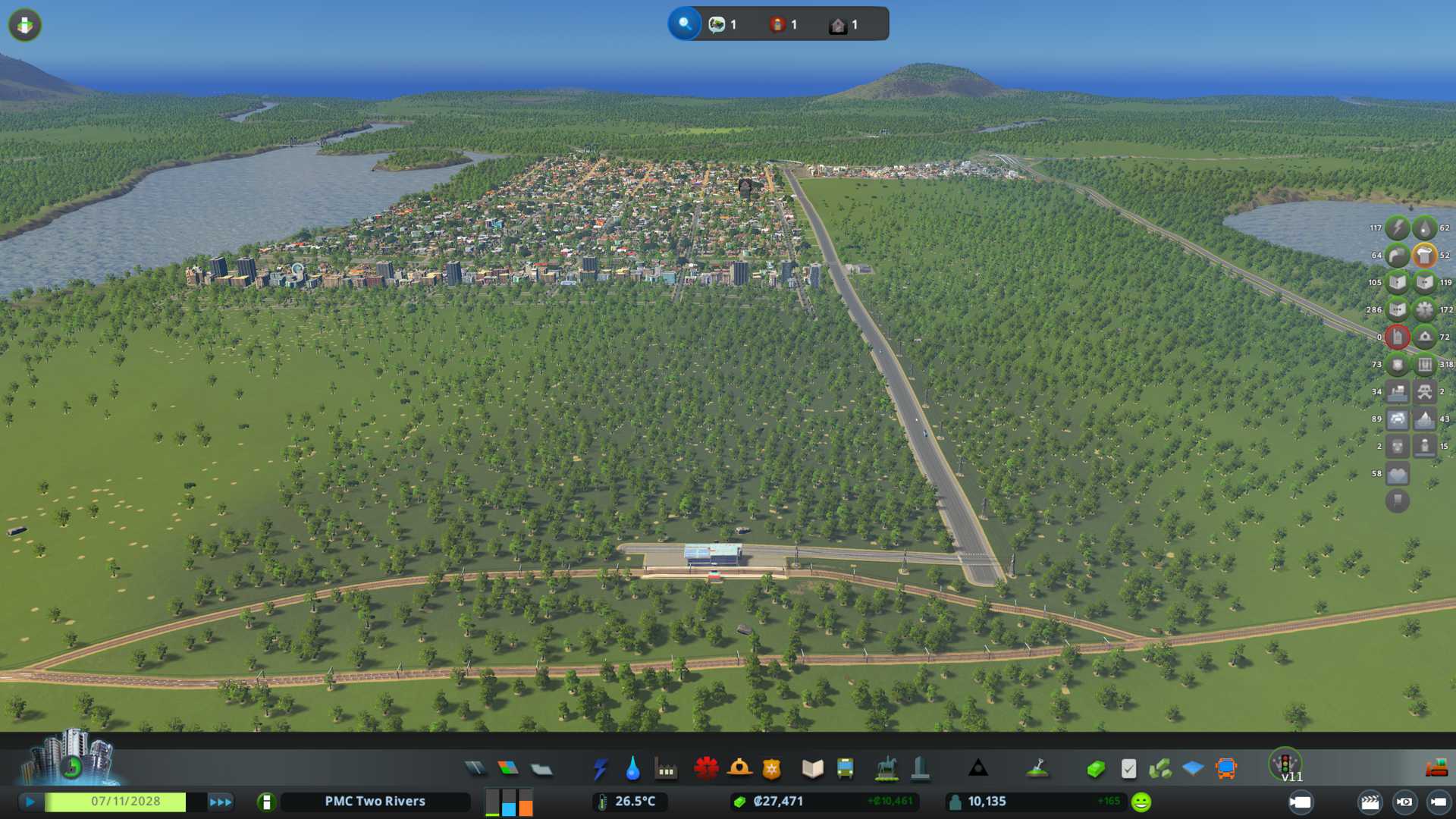This screenshot has height=819, width=1456.
Task: Toggle the game speed triple-arrow button
Action: click(221, 802)
